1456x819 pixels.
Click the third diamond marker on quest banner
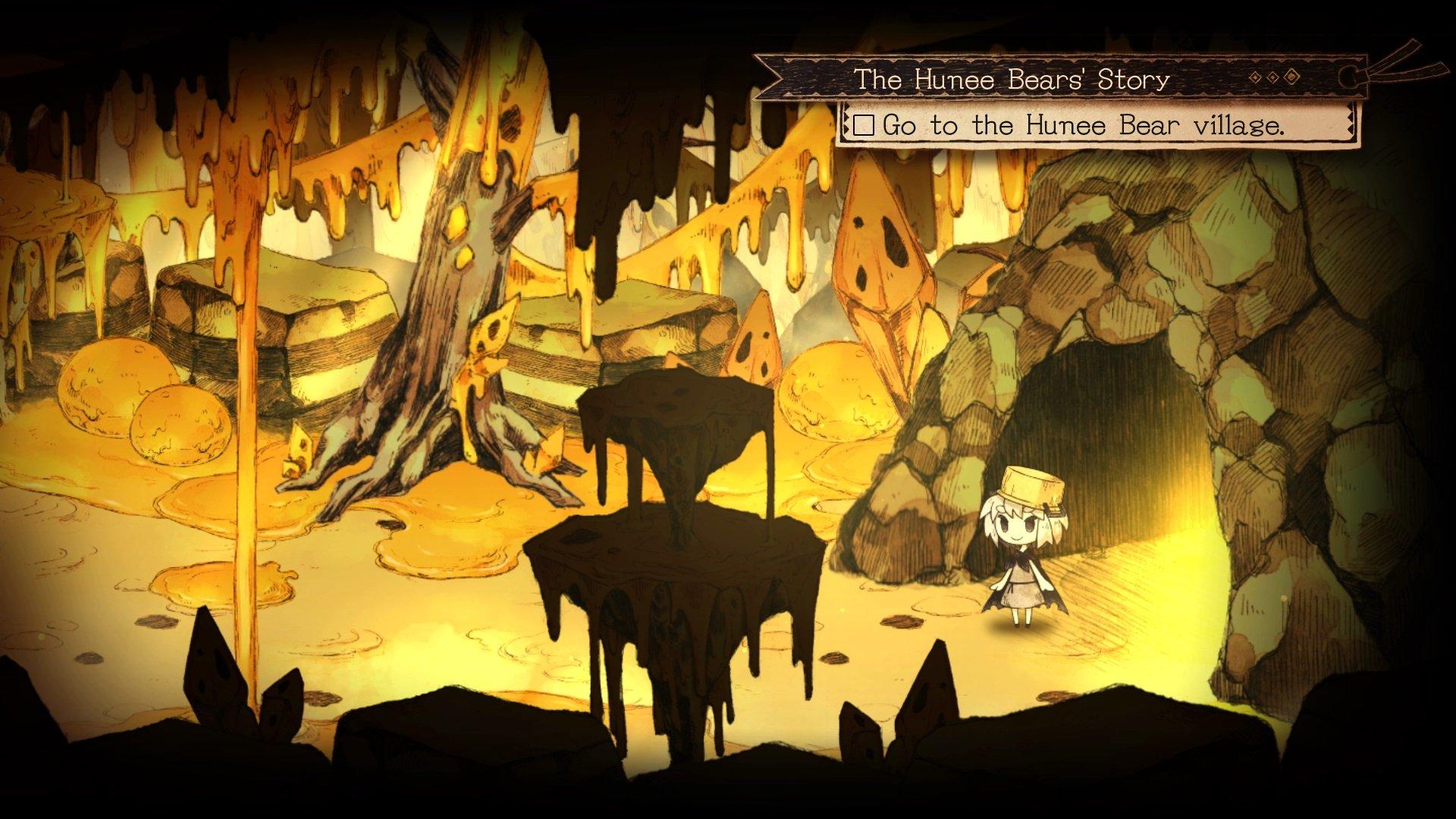(1291, 76)
